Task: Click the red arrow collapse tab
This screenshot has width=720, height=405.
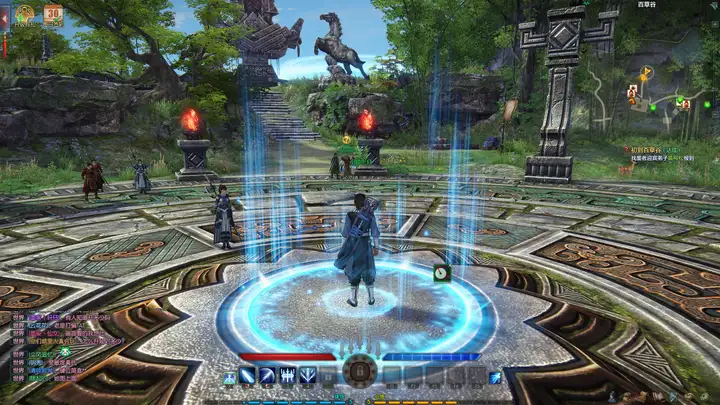Action: (4, 17)
